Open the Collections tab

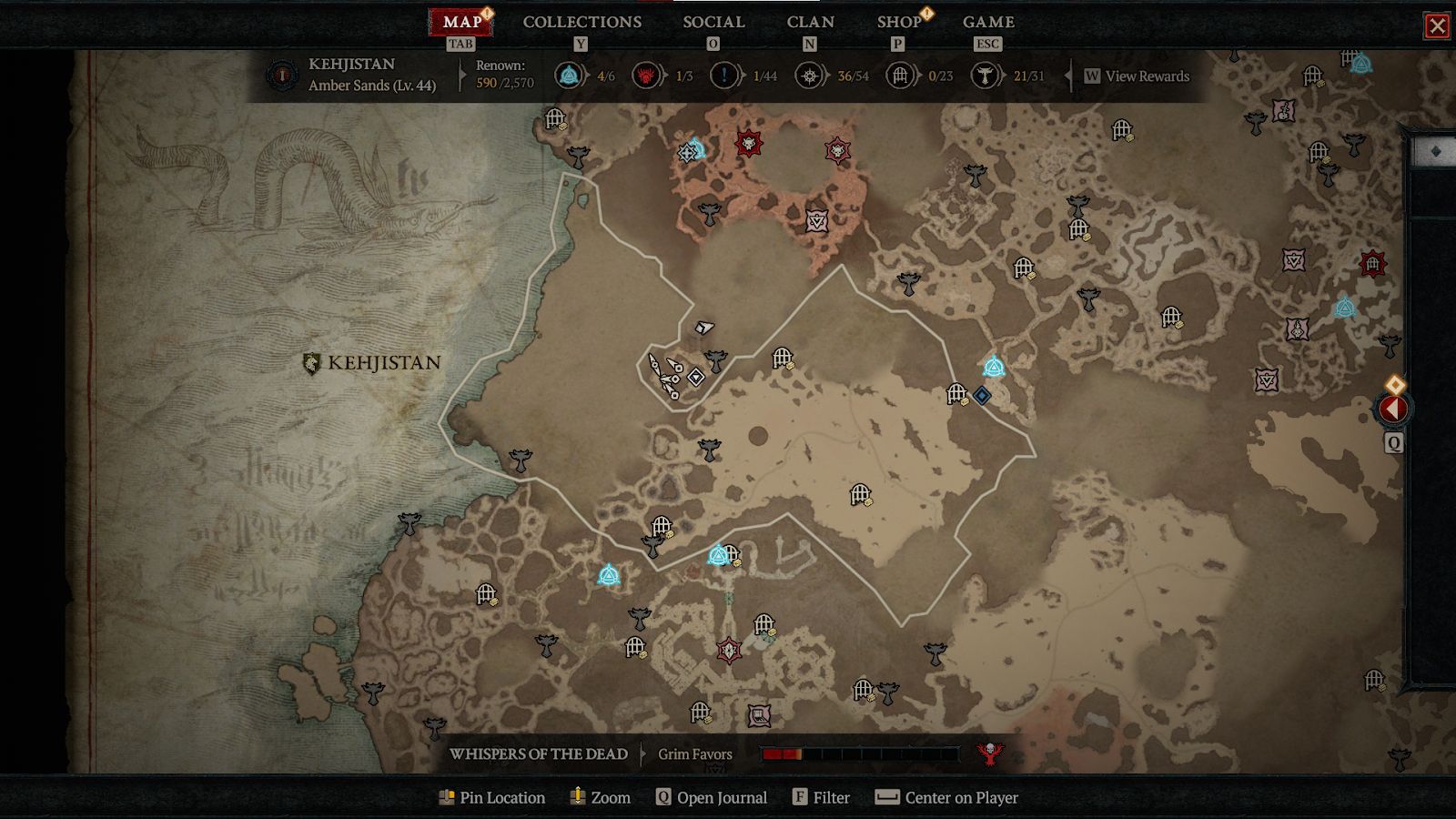pos(582,22)
